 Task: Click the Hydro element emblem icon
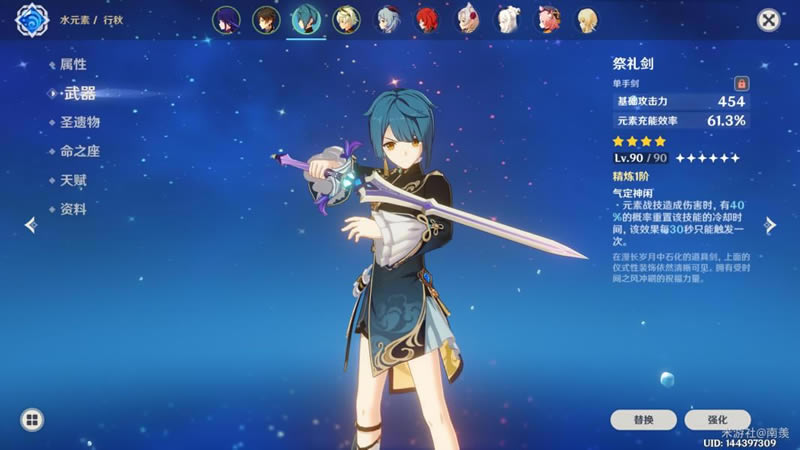[32, 20]
